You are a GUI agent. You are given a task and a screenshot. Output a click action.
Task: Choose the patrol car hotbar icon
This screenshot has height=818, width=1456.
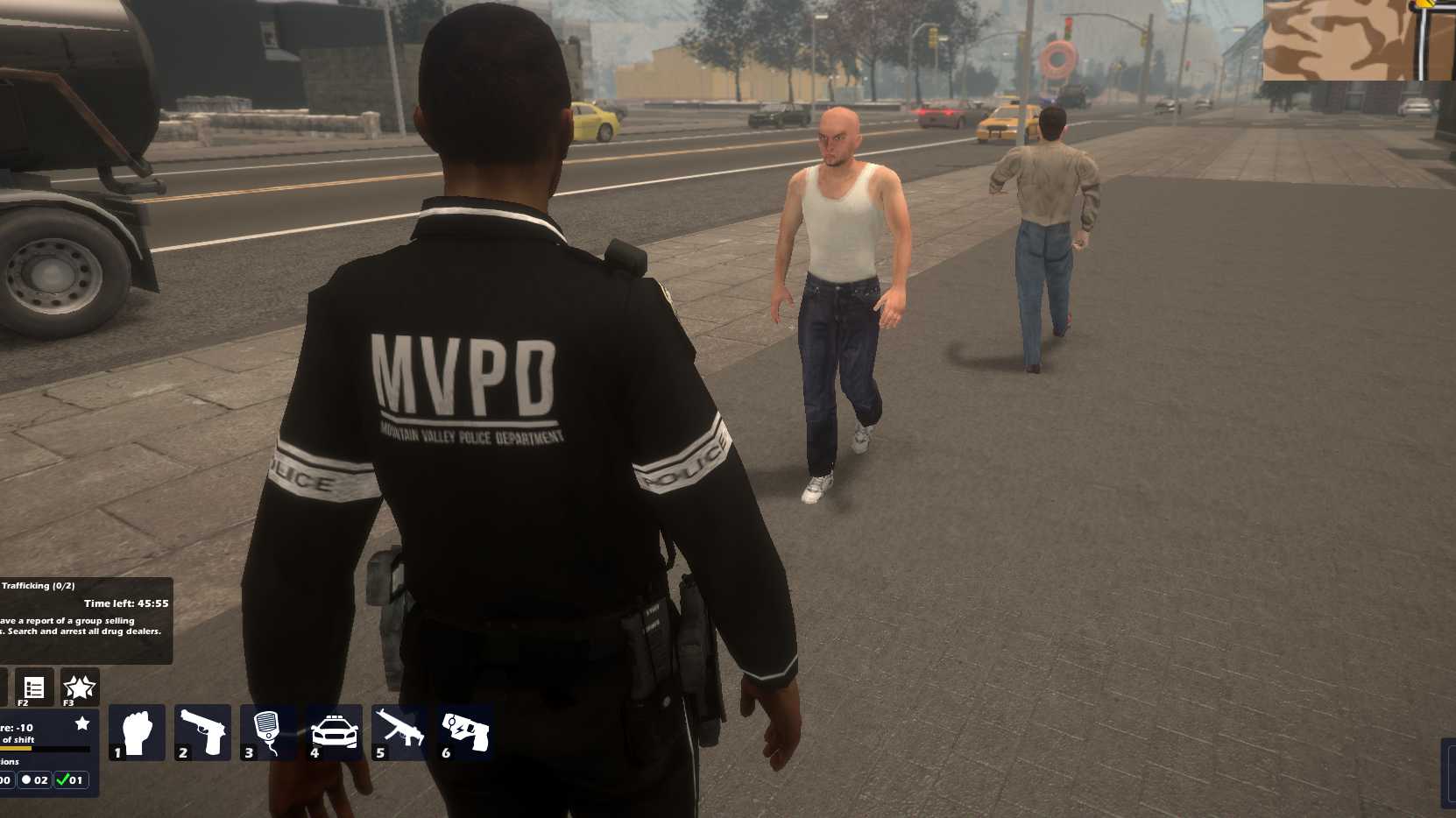tap(334, 732)
